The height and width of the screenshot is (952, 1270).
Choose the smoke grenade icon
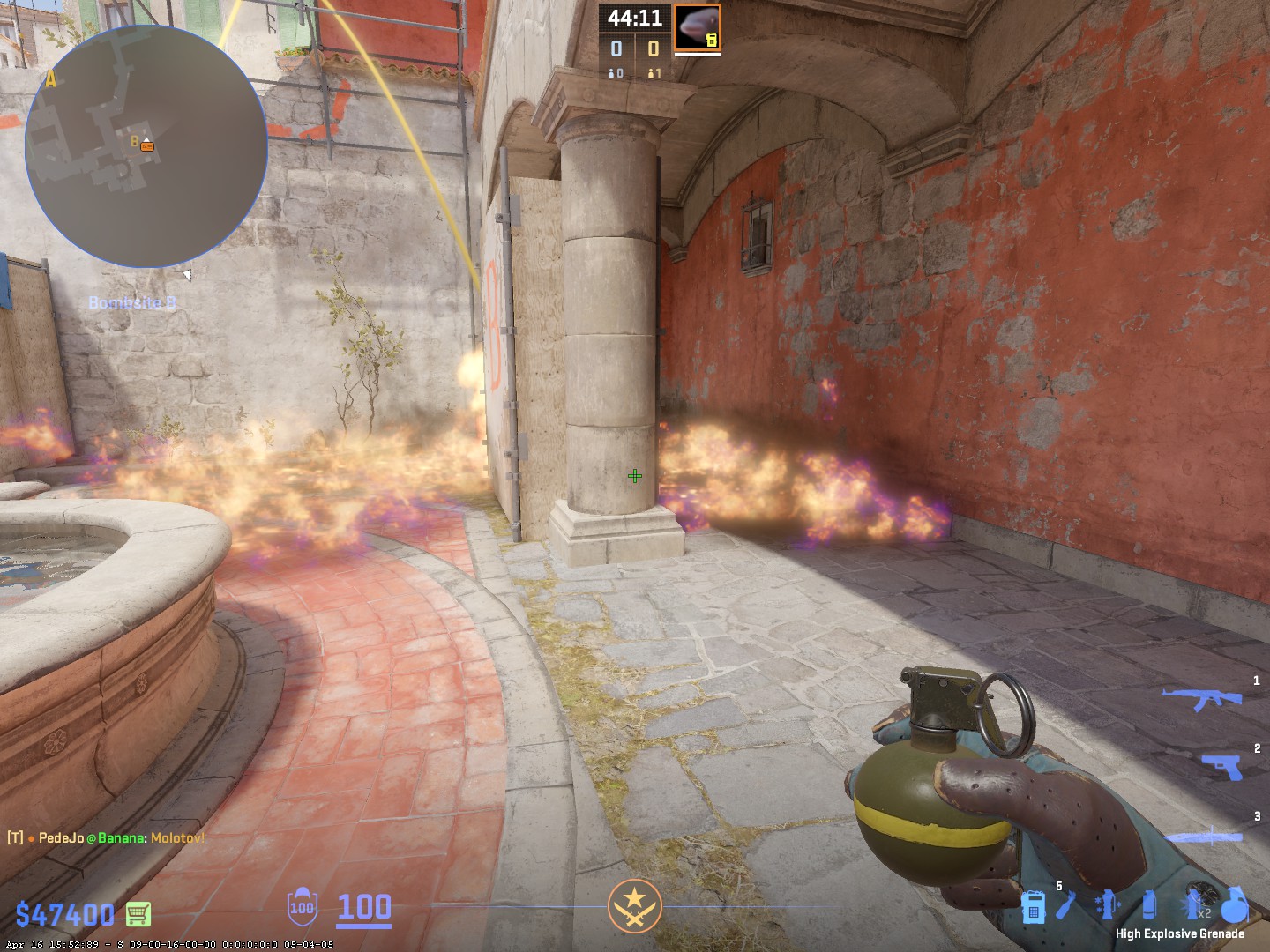click(x=1148, y=906)
